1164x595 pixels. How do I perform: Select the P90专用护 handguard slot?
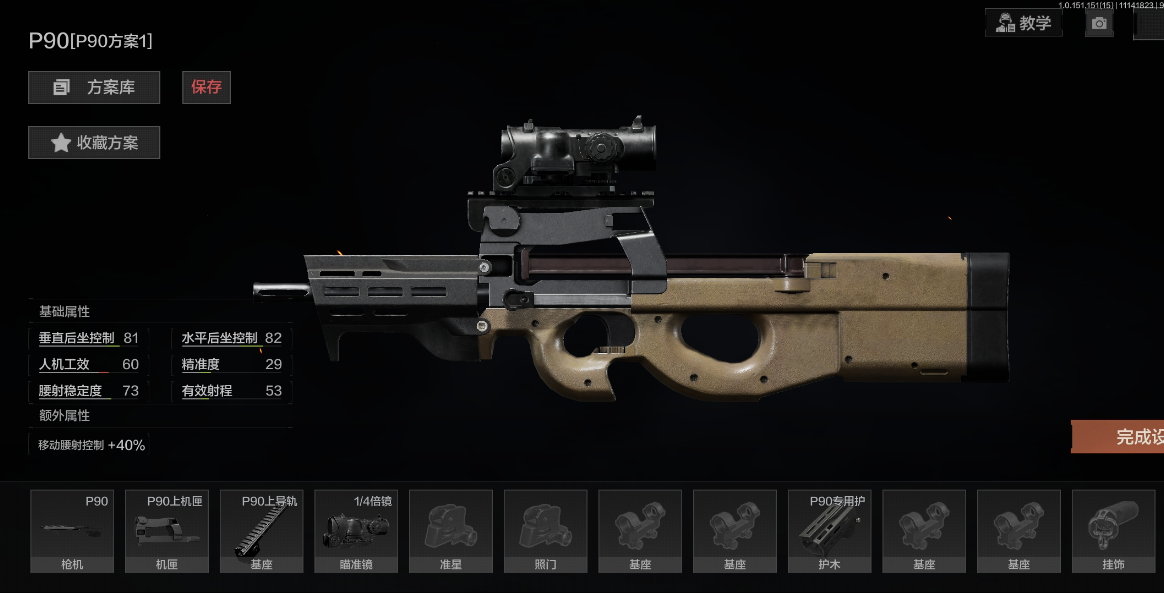click(x=829, y=531)
